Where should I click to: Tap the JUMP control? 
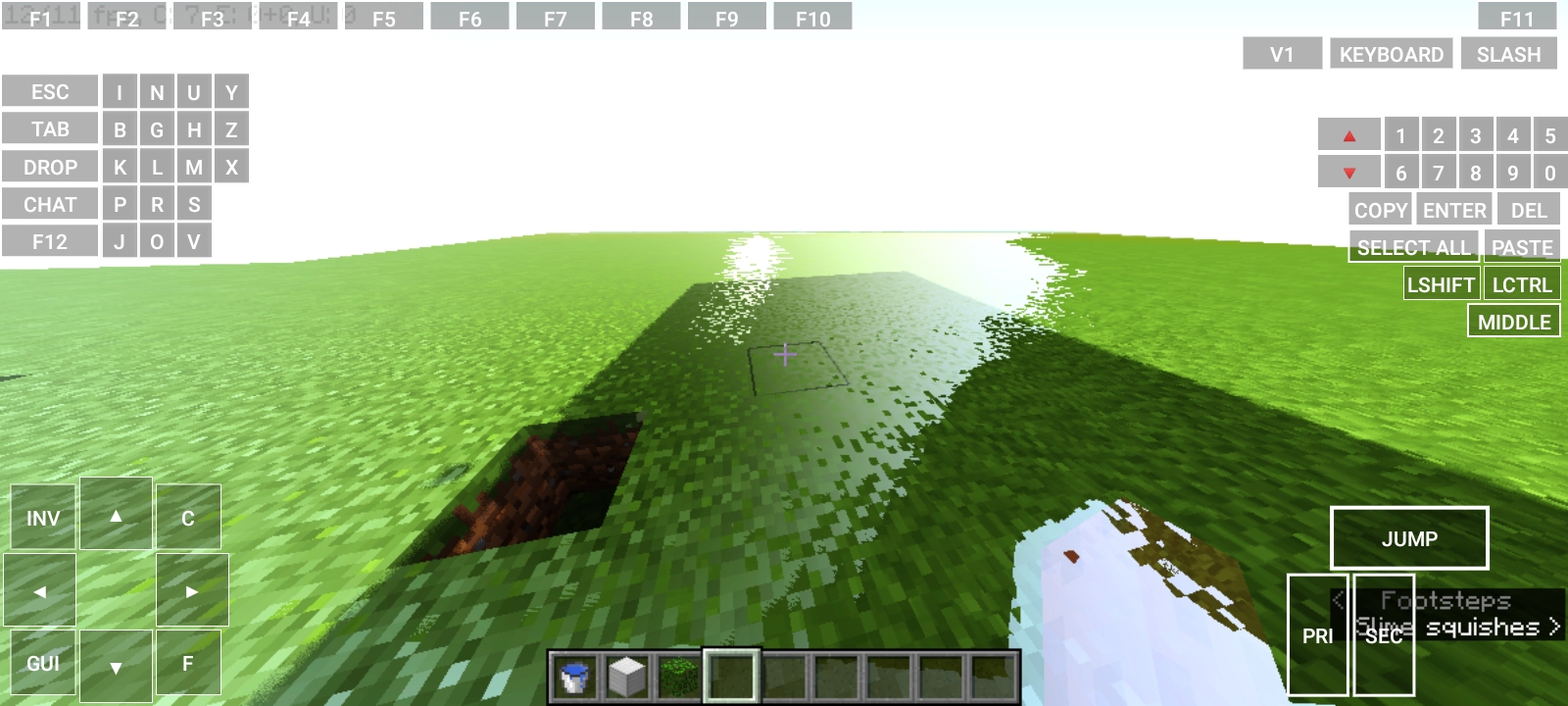(1409, 537)
